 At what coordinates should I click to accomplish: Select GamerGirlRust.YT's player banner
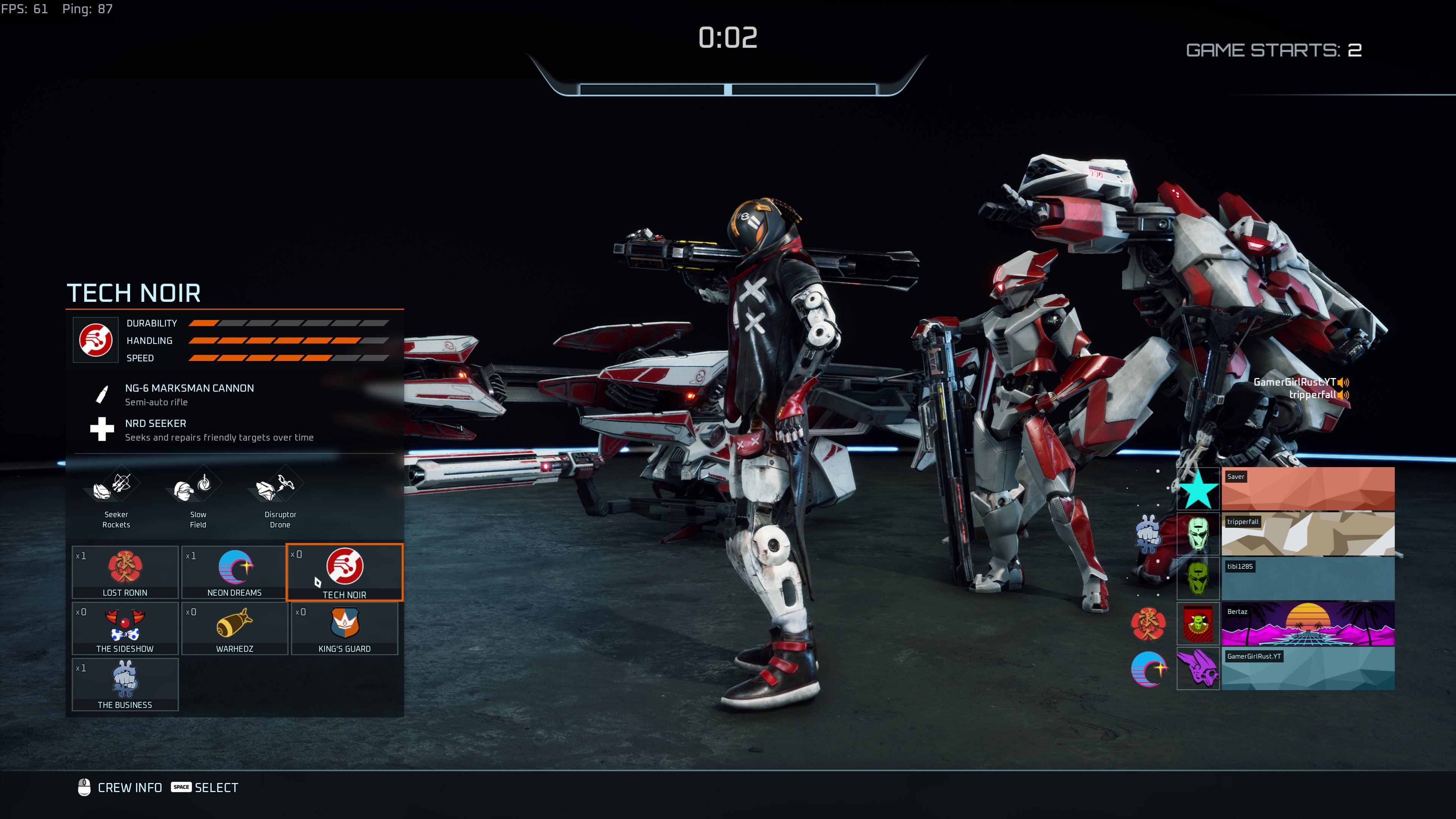click(x=1307, y=668)
